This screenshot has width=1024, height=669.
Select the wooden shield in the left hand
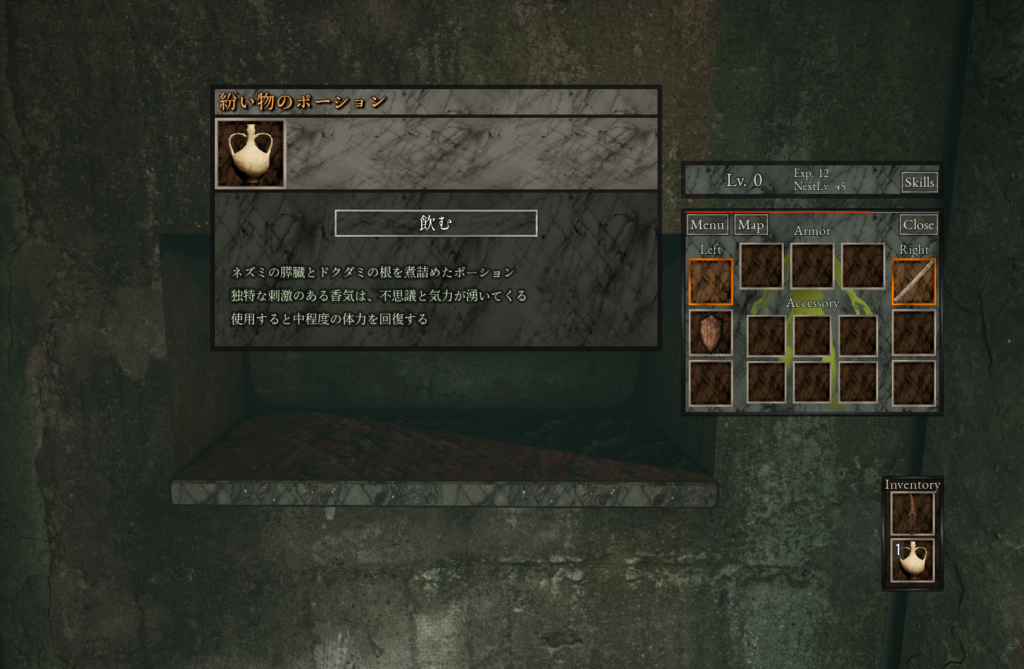[710, 333]
